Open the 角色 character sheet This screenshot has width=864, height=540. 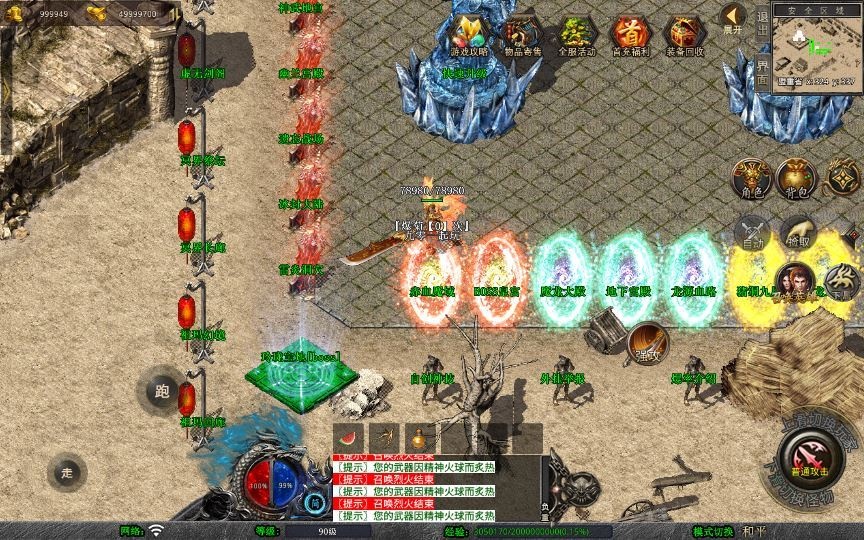[751, 177]
